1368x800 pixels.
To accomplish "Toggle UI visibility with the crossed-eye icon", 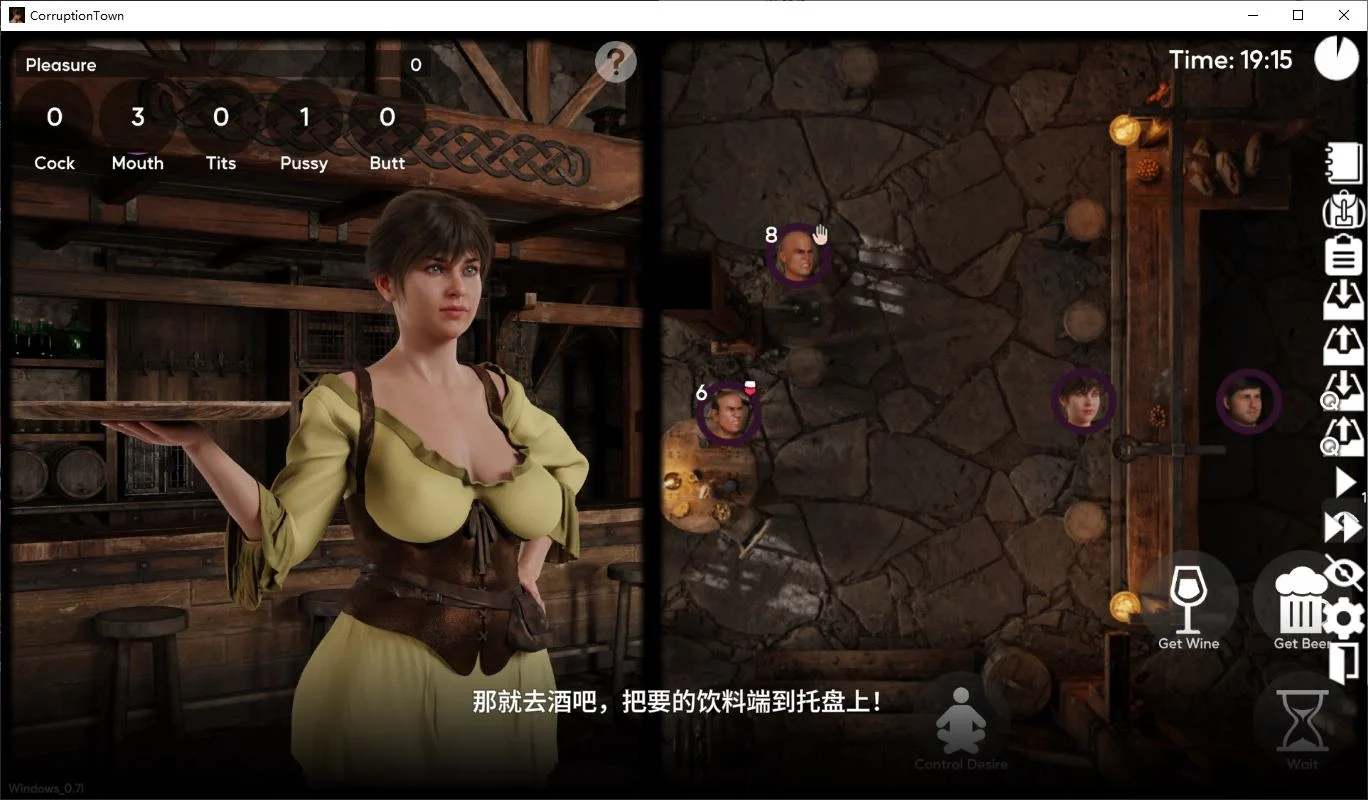I will pos(1344,573).
